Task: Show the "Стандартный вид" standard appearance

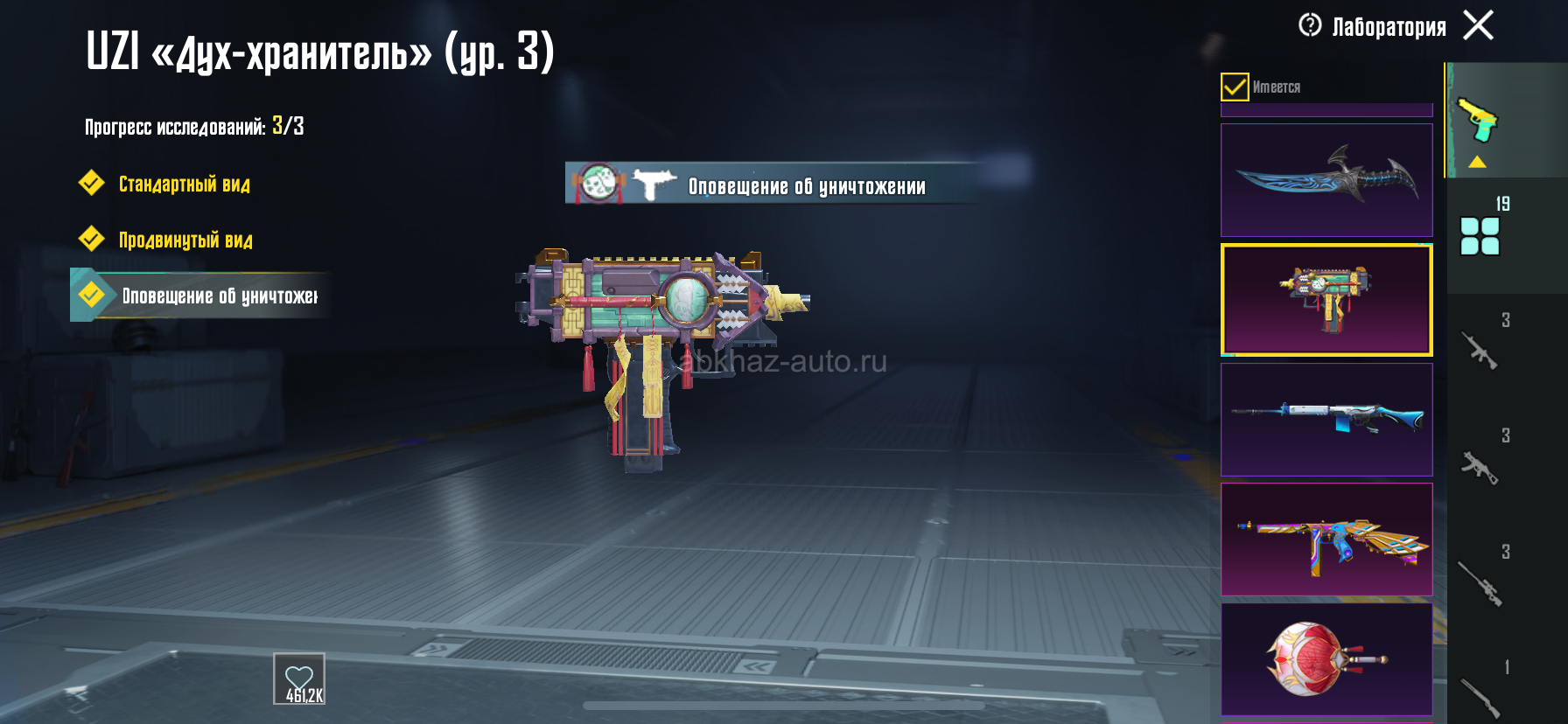Action: point(184,184)
